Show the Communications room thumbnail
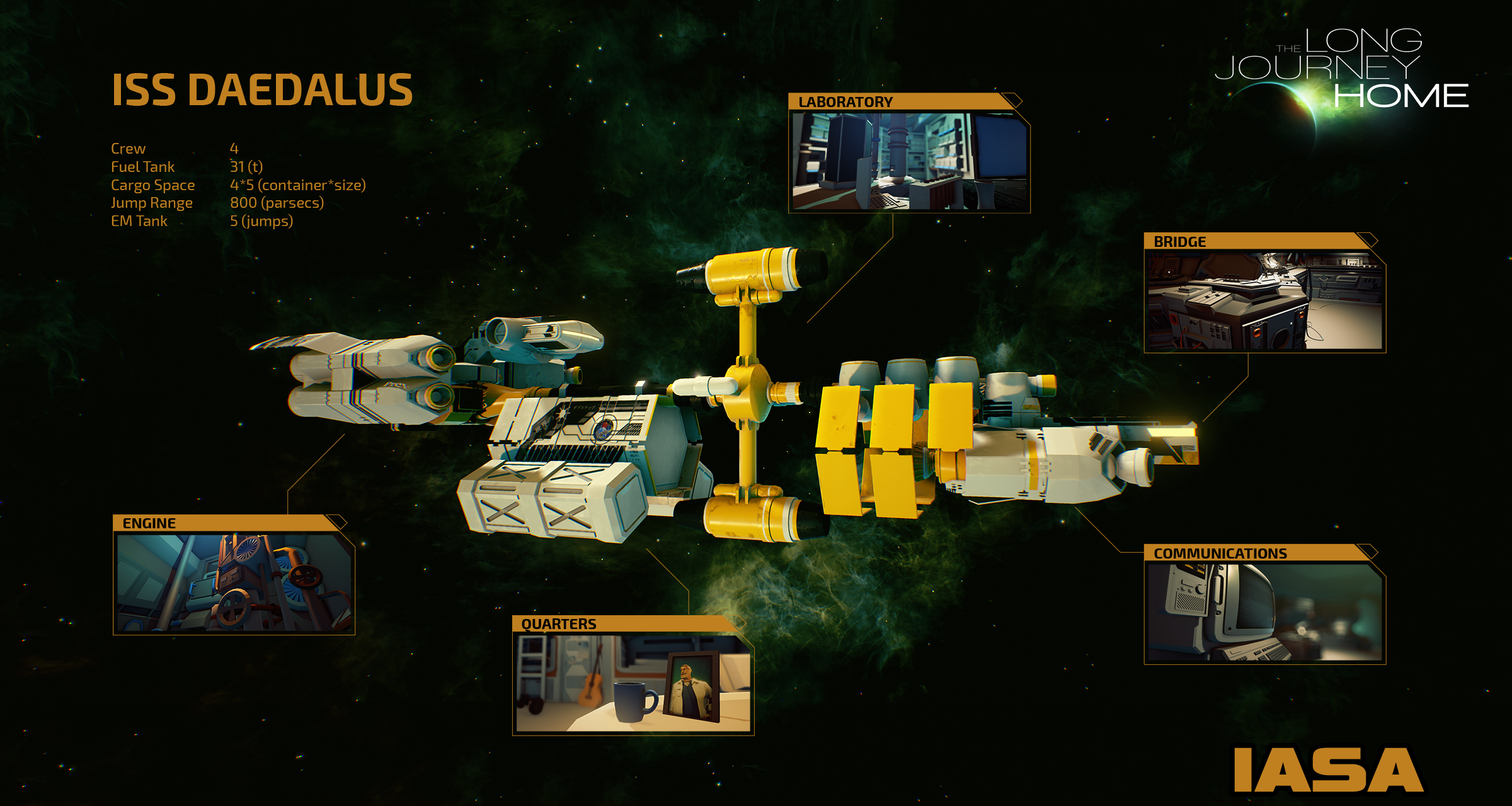This screenshot has height=806, width=1512. [1264, 612]
